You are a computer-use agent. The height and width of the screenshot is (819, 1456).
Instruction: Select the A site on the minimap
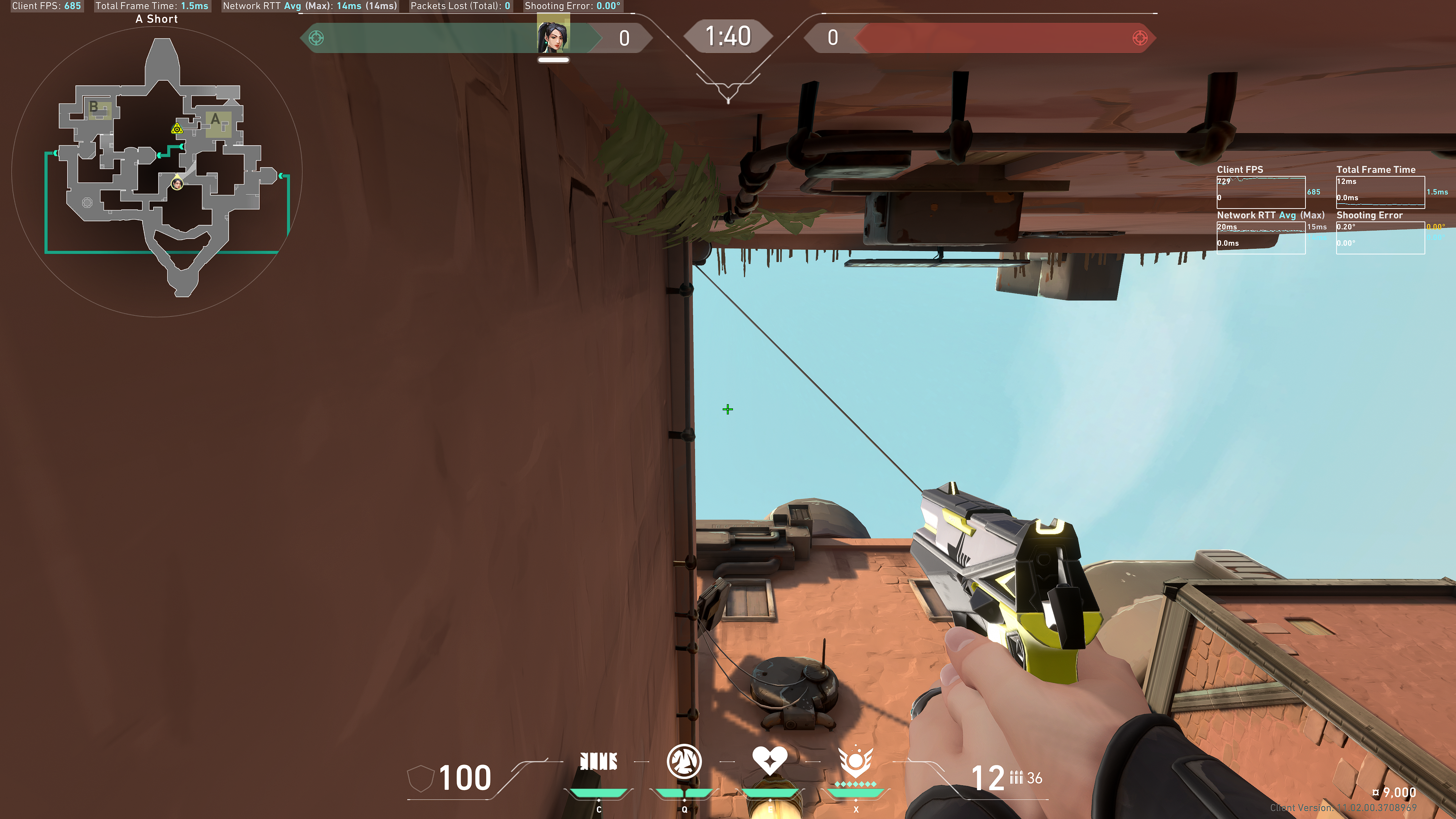point(217,122)
